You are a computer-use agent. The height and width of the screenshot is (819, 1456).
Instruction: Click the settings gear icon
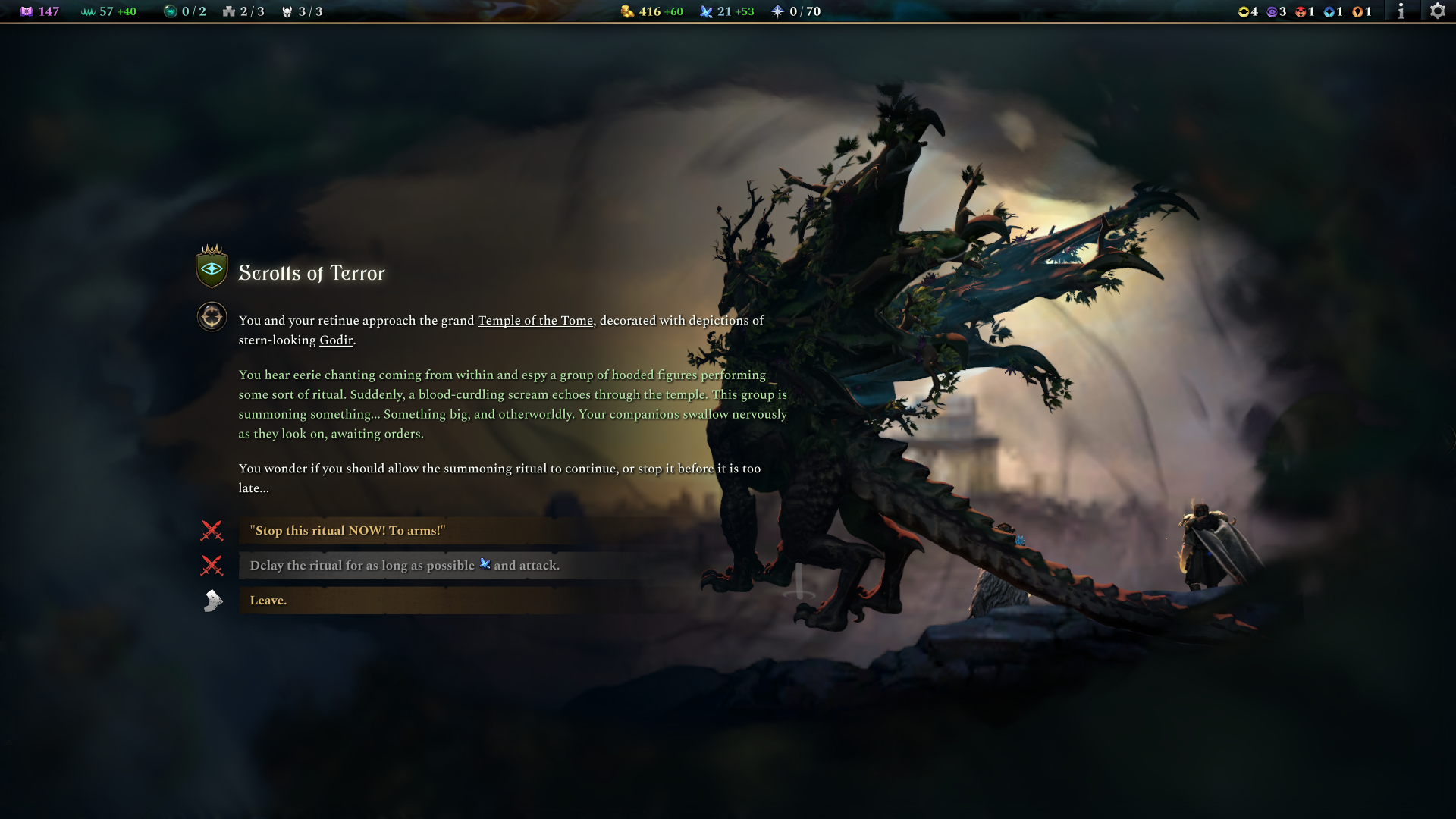tap(1439, 11)
